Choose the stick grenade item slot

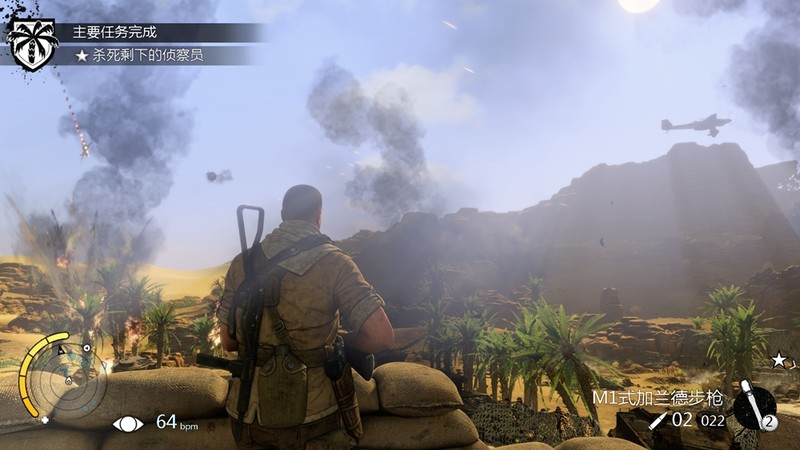click(755, 407)
